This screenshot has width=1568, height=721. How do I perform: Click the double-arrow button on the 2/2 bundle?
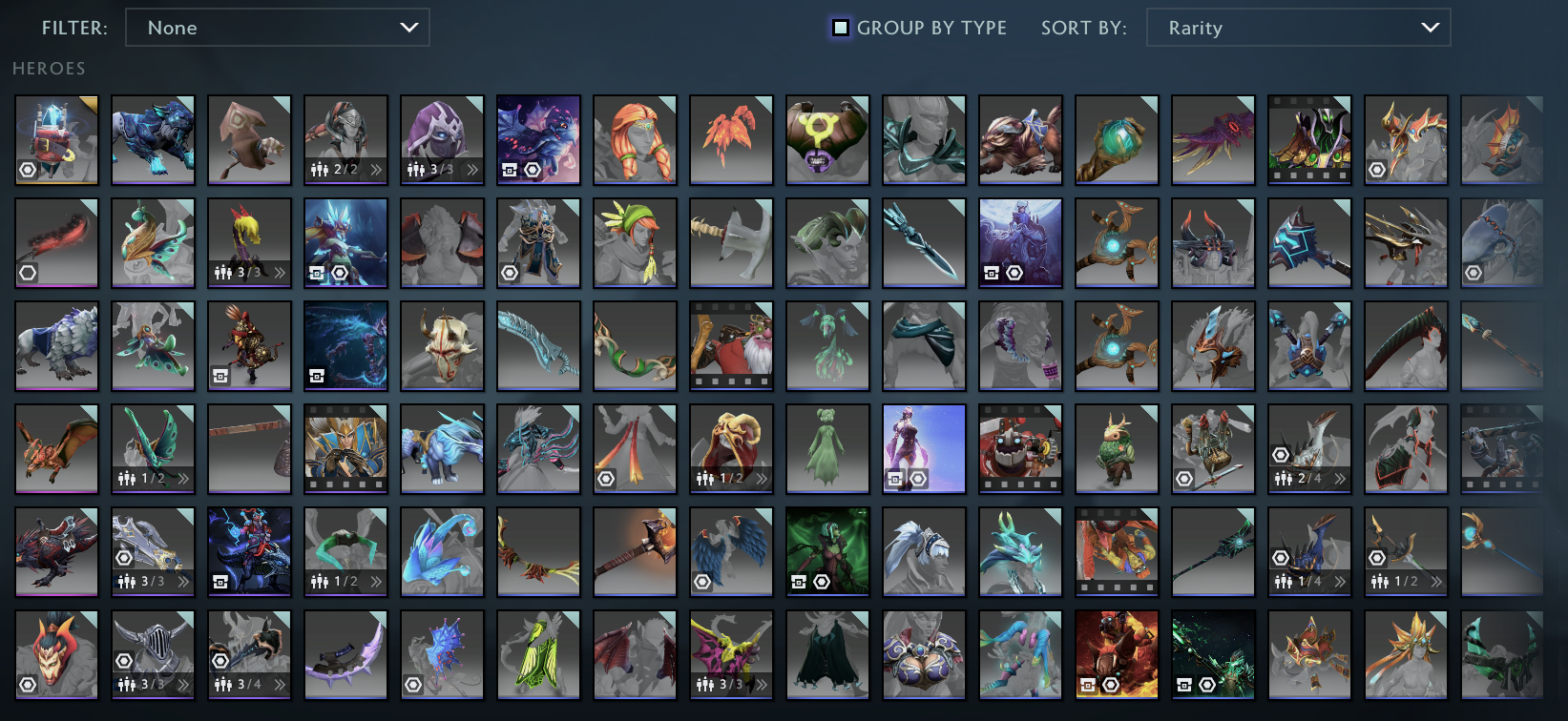pyautogui.click(x=378, y=171)
